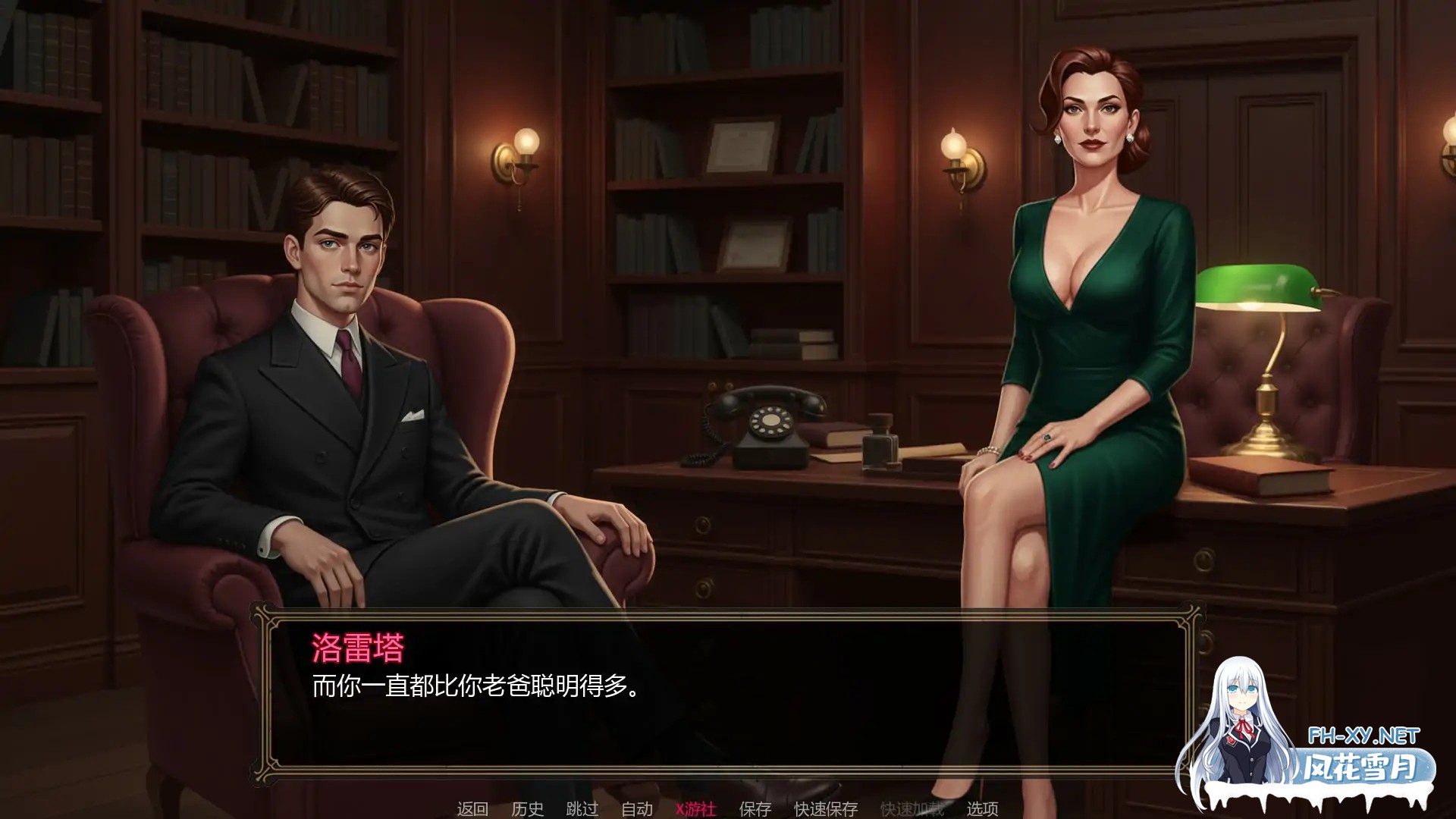
Task: Toggle auto-advance mode with 自动
Action: click(635, 809)
